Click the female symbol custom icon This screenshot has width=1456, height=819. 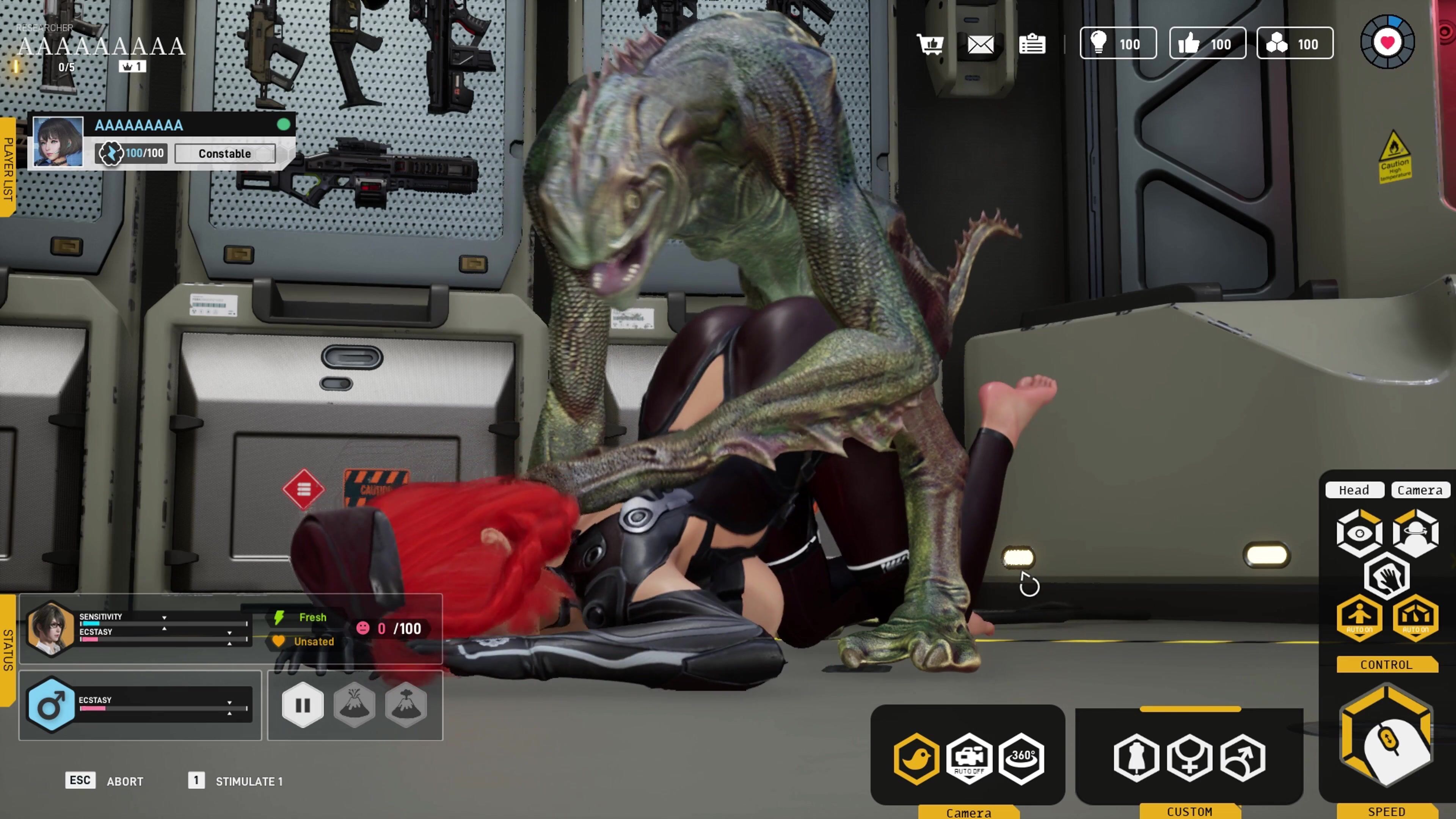[1189, 758]
